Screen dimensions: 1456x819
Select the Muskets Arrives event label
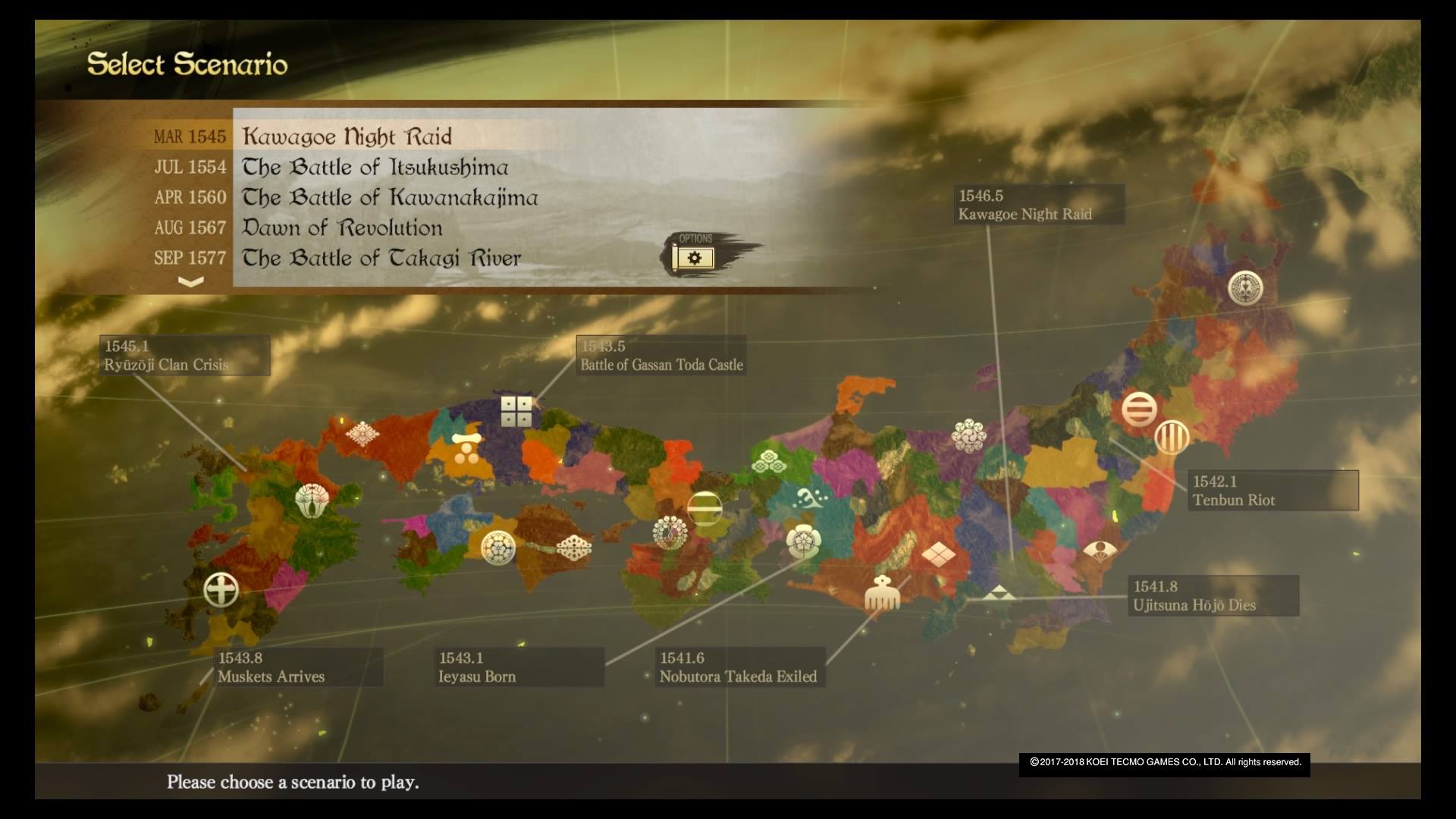[299, 667]
